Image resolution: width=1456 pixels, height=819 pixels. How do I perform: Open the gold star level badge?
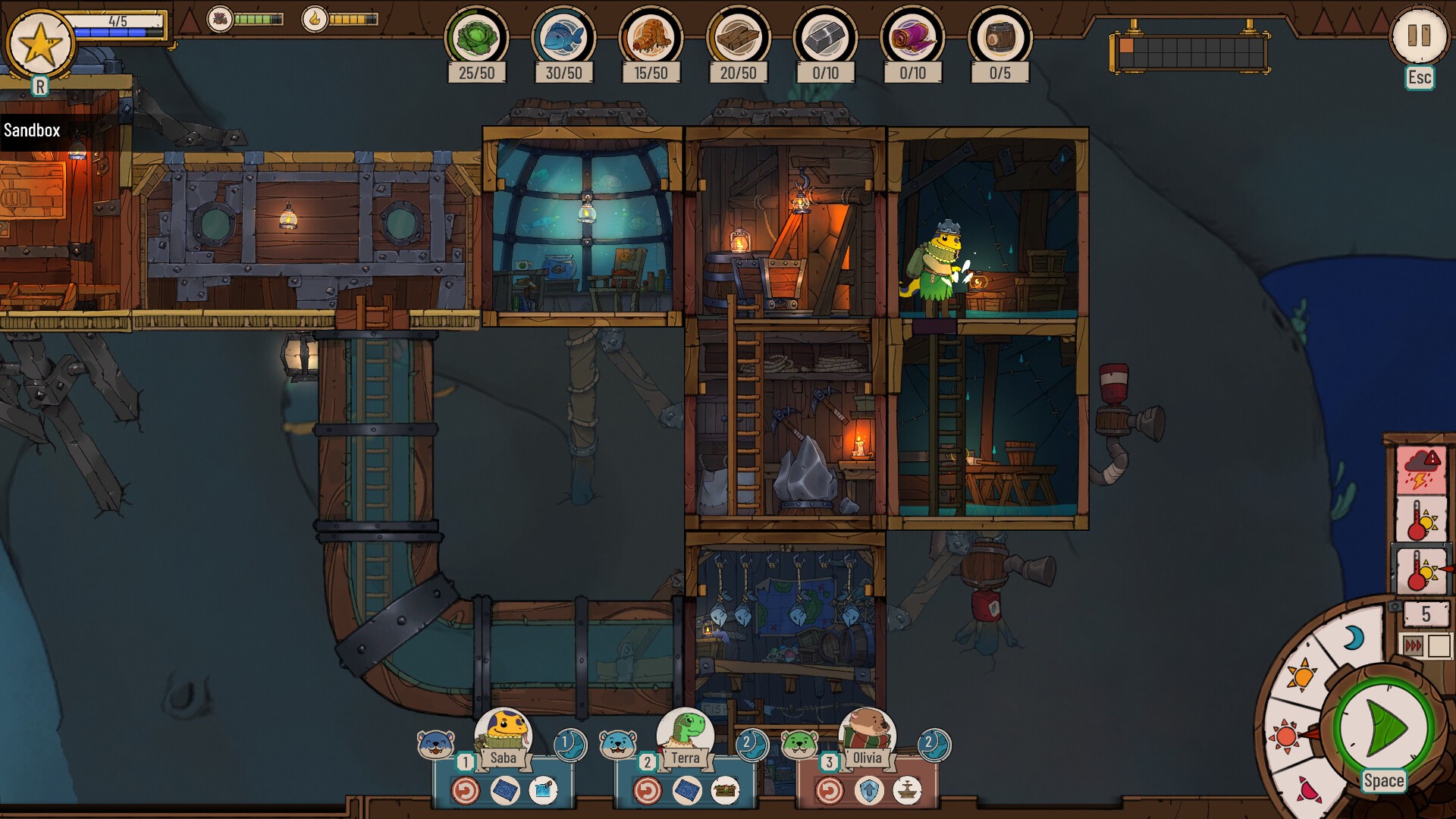click(40, 44)
